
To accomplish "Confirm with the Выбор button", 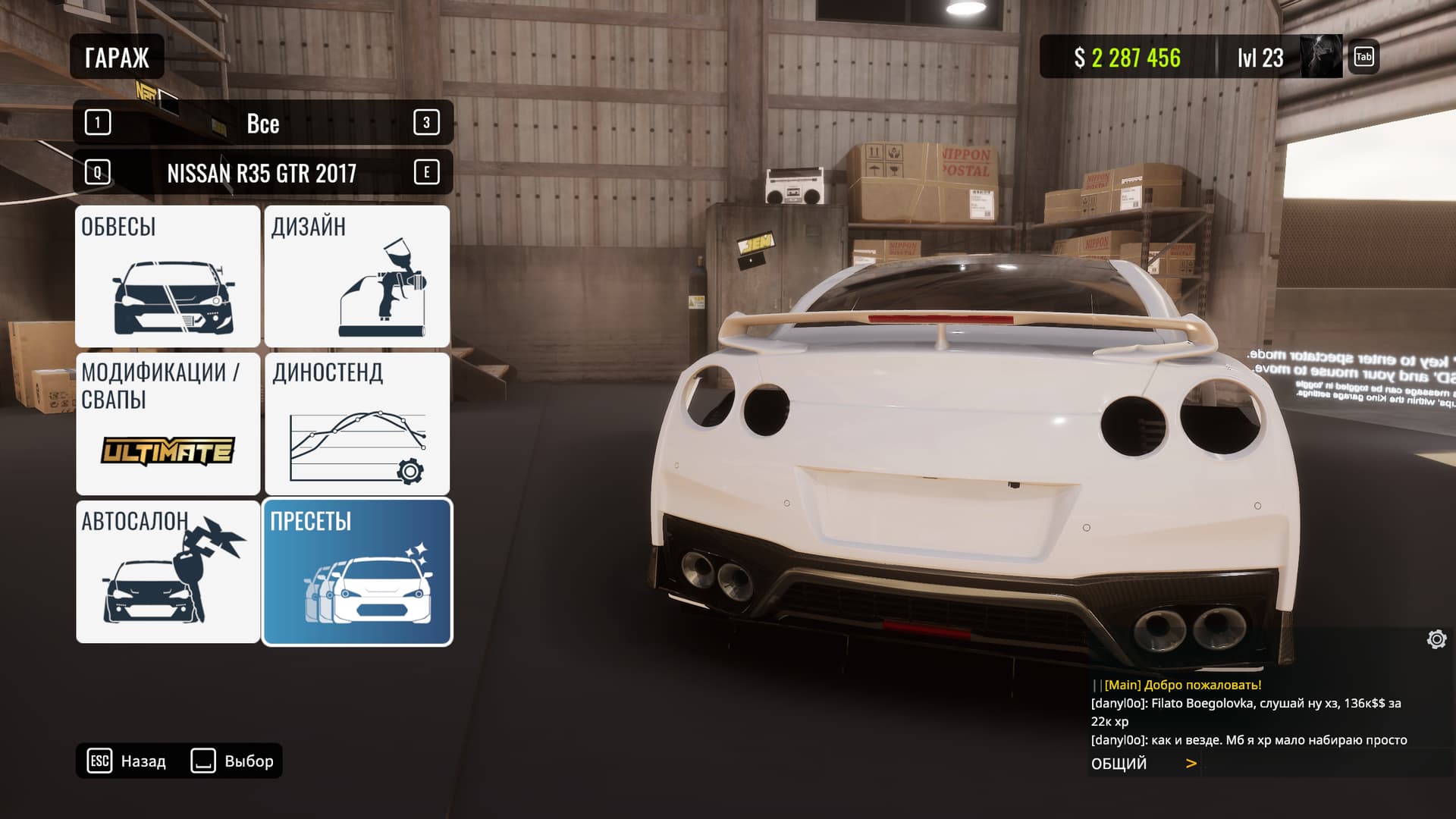I will point(233,761).
